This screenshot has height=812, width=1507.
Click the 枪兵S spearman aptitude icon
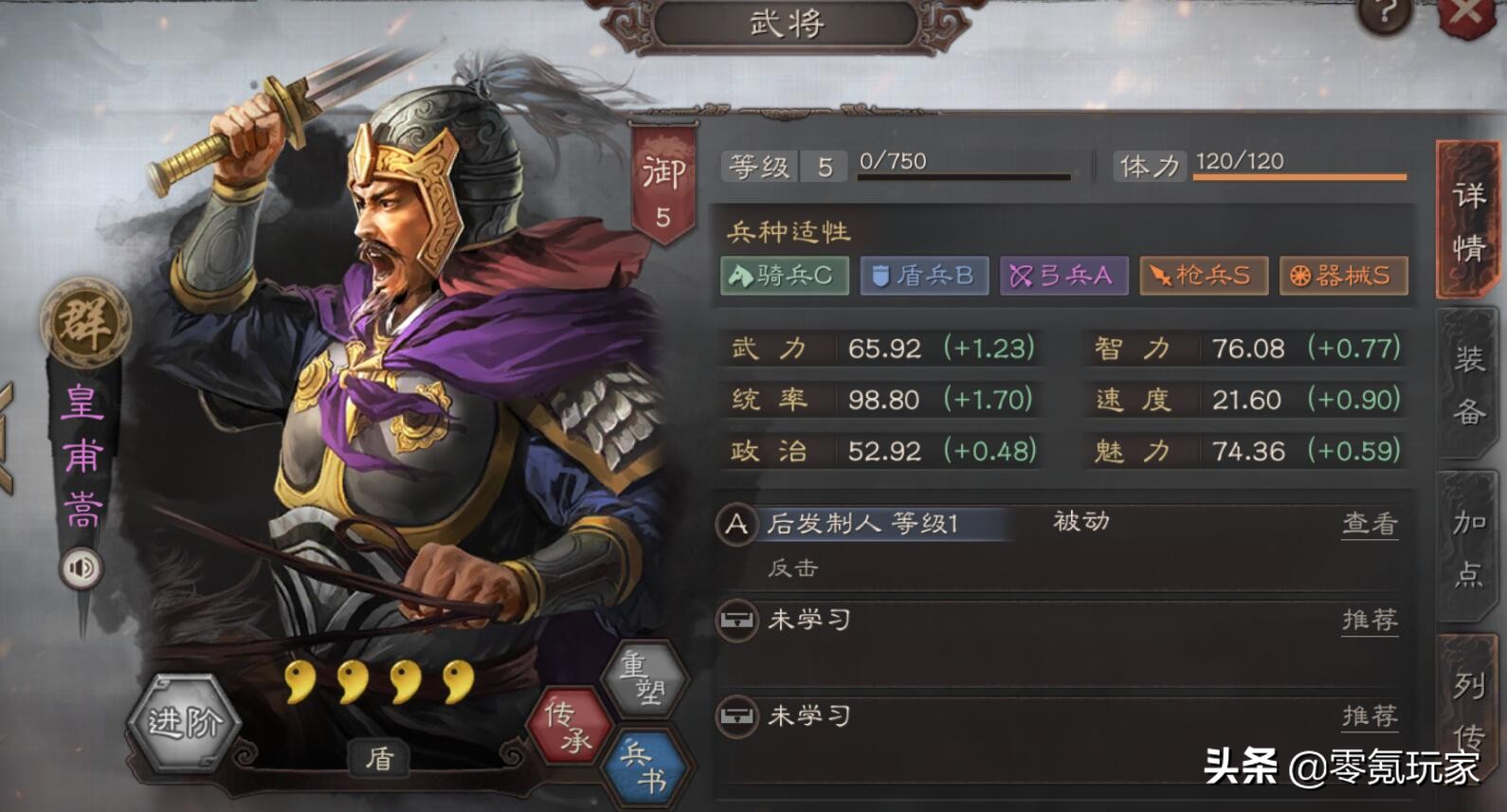click(1202, 276)
